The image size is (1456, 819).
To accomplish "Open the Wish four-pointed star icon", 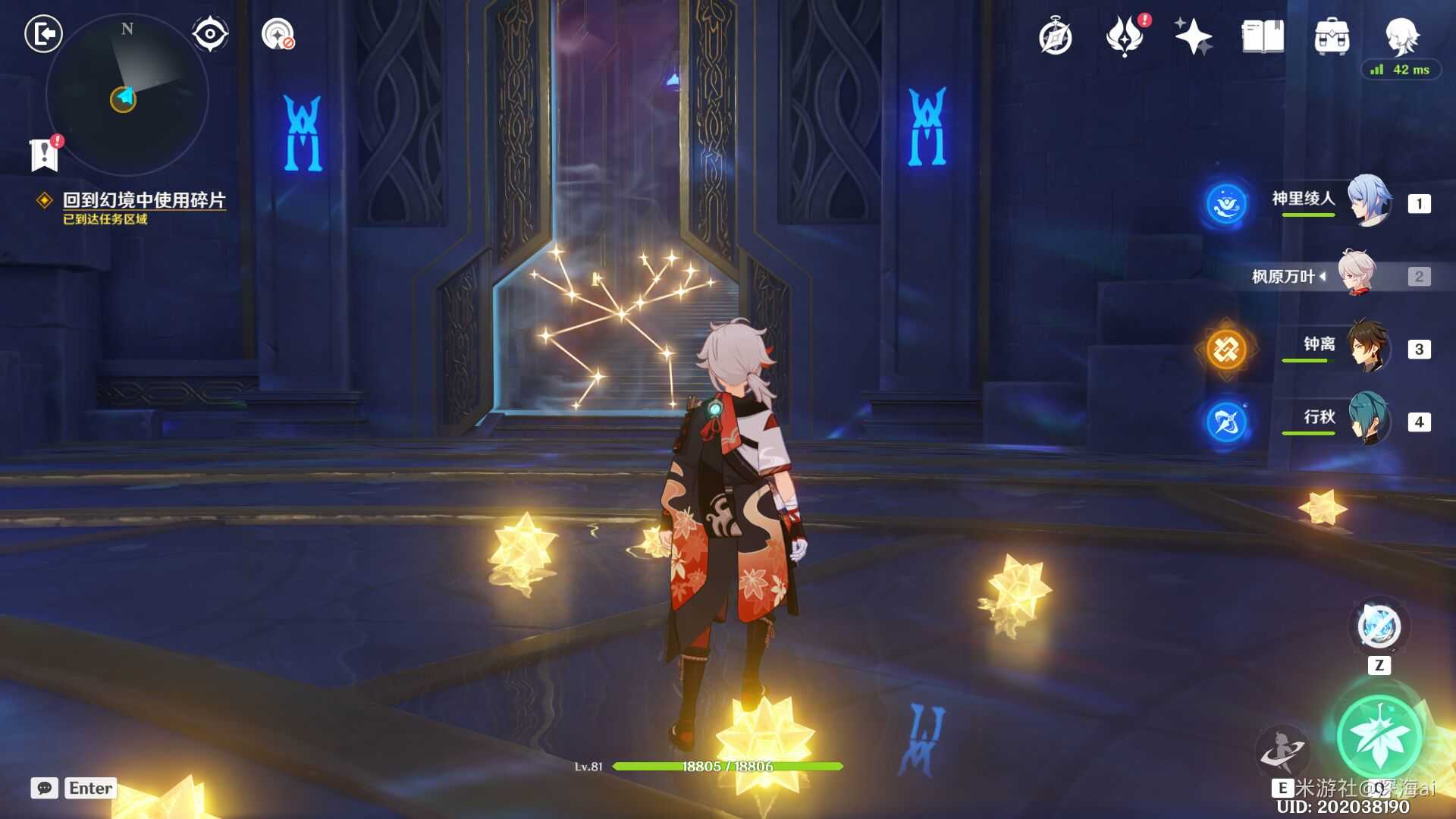I will point(1192,36).
